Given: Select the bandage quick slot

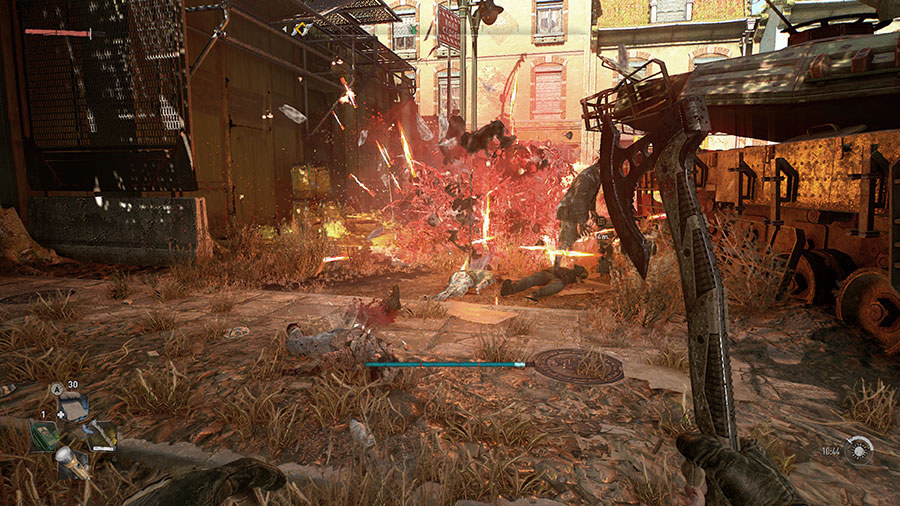Looking at the screenshot, I should [x=74, y=407].
